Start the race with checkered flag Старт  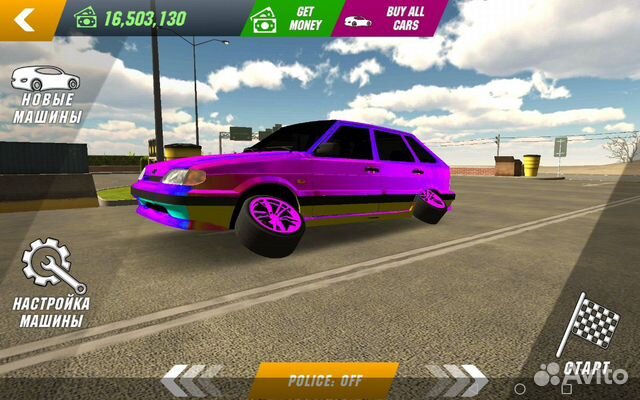click(x=587, y=335)
